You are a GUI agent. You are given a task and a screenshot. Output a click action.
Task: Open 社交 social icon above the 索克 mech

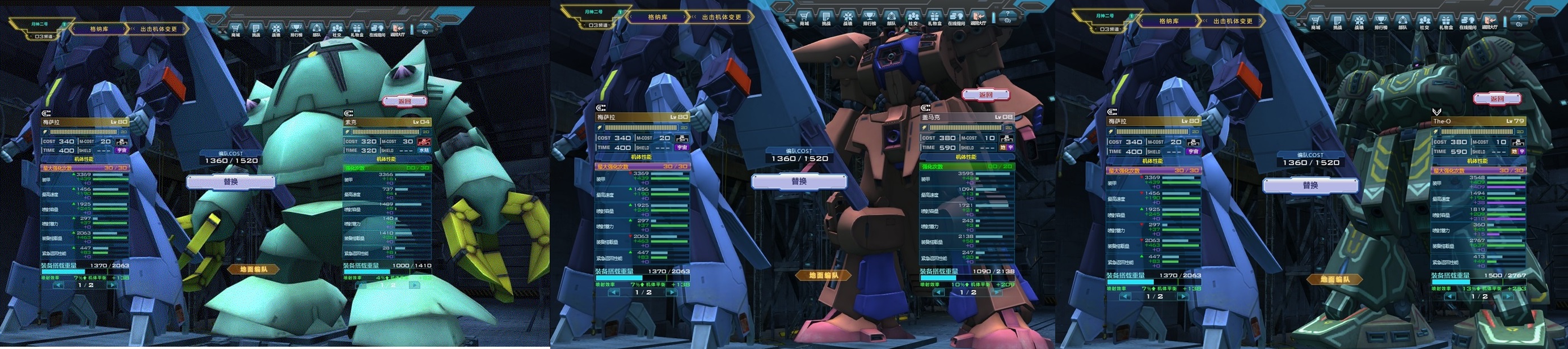pyautogui.click(x=336, y=29)
